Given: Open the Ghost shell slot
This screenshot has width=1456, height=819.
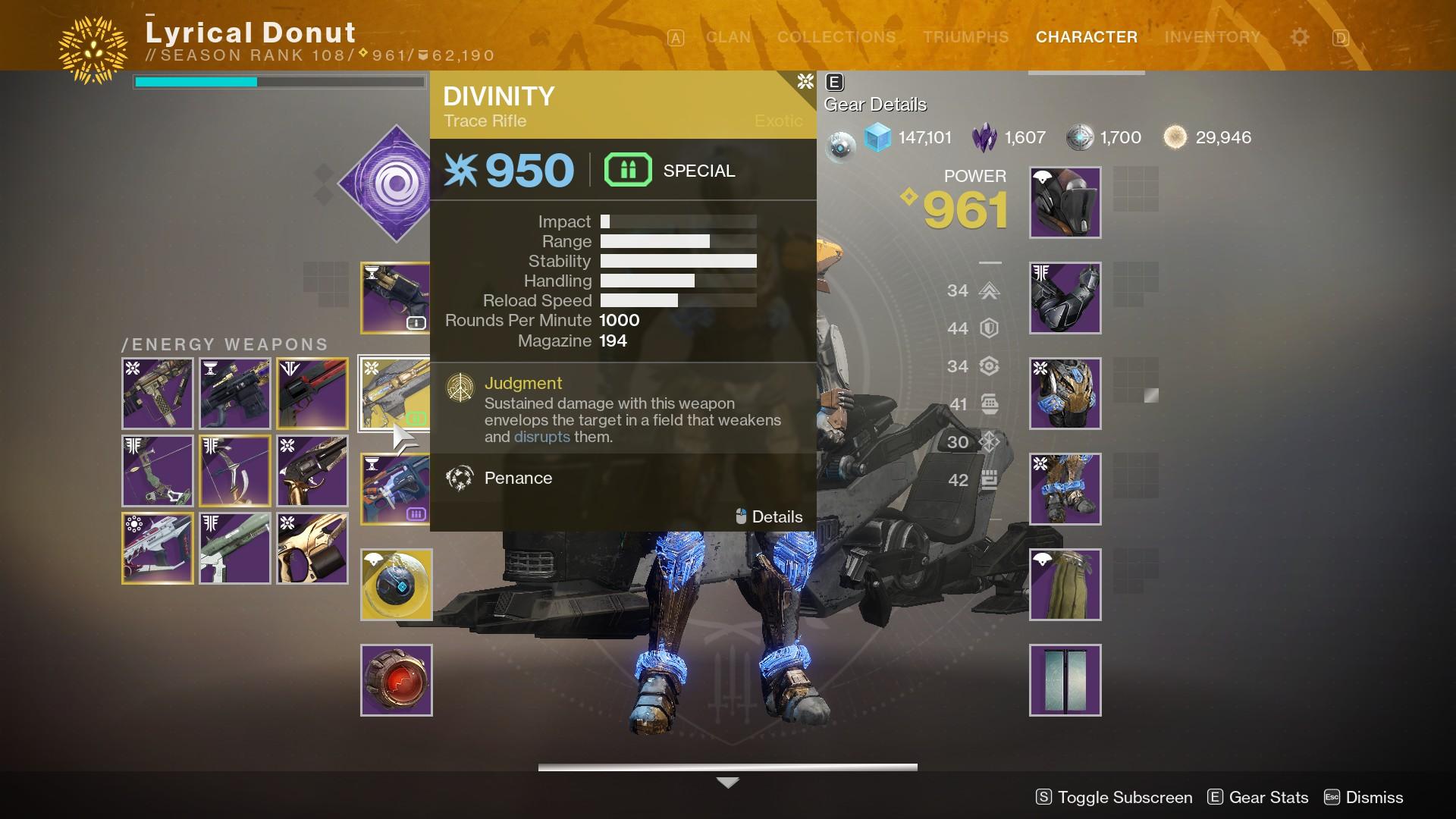Looking at the screenshot, I should (x=396, y=585).
